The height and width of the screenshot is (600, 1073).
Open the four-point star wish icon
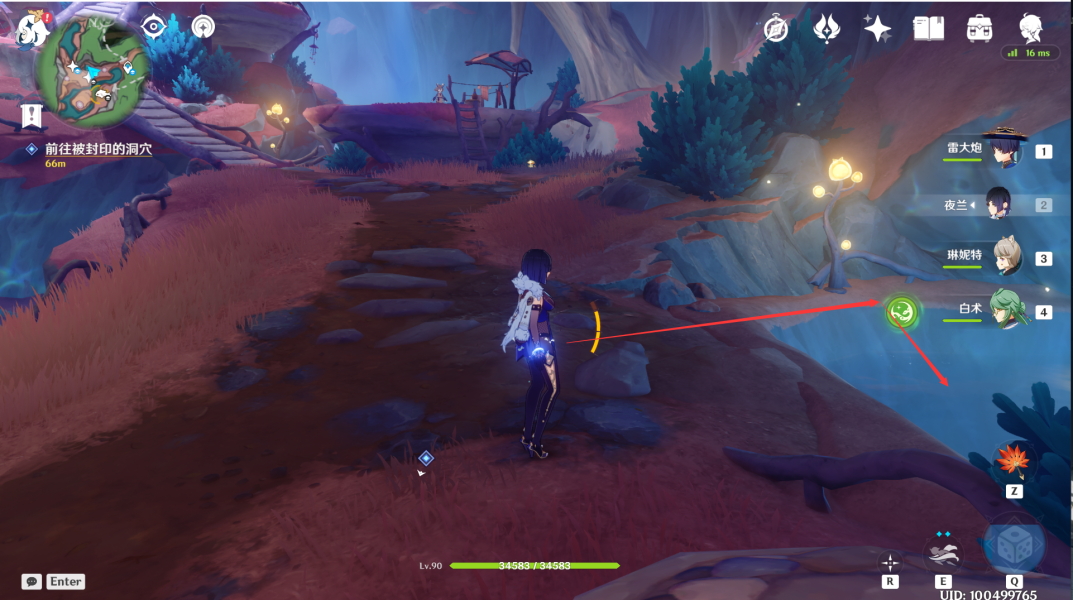[878, 29]
